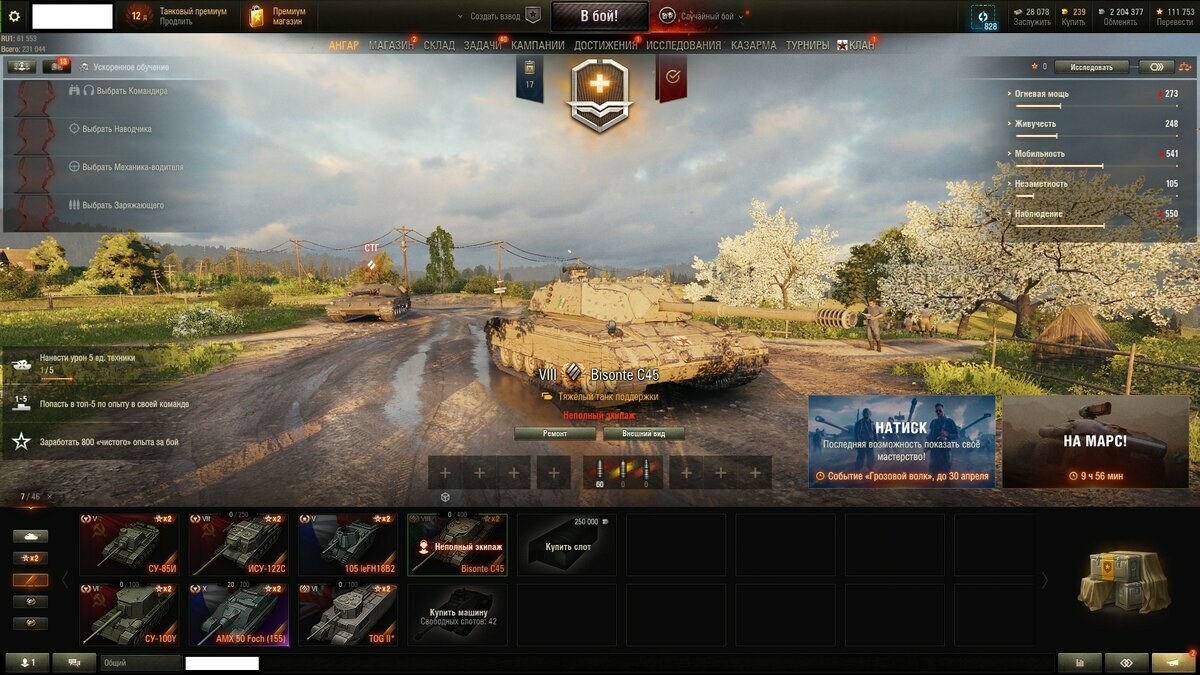
Task: Open the Натиск event banner
Action: click(901, 441)
